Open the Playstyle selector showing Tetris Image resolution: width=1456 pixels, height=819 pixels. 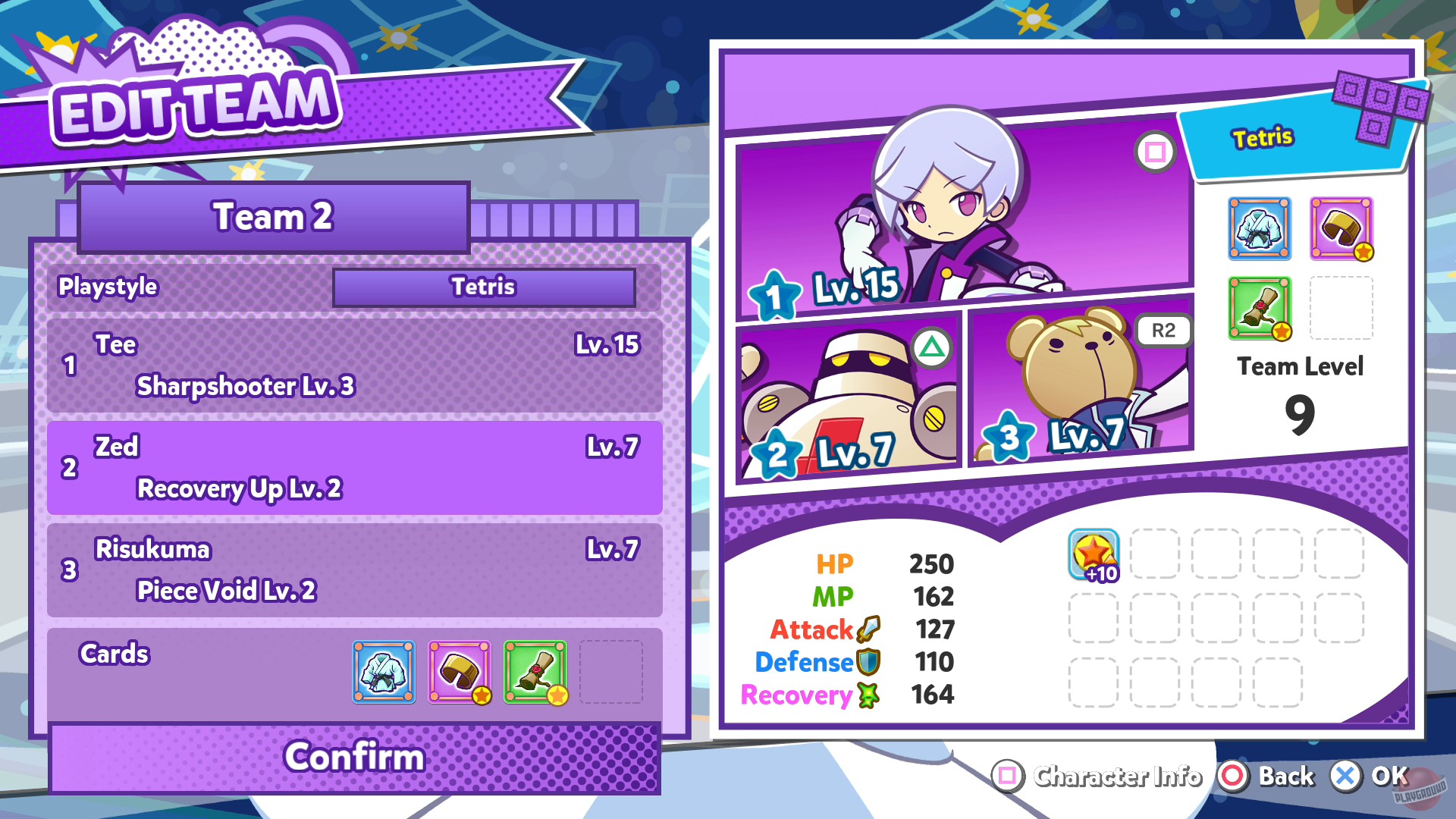coord(485,287)
